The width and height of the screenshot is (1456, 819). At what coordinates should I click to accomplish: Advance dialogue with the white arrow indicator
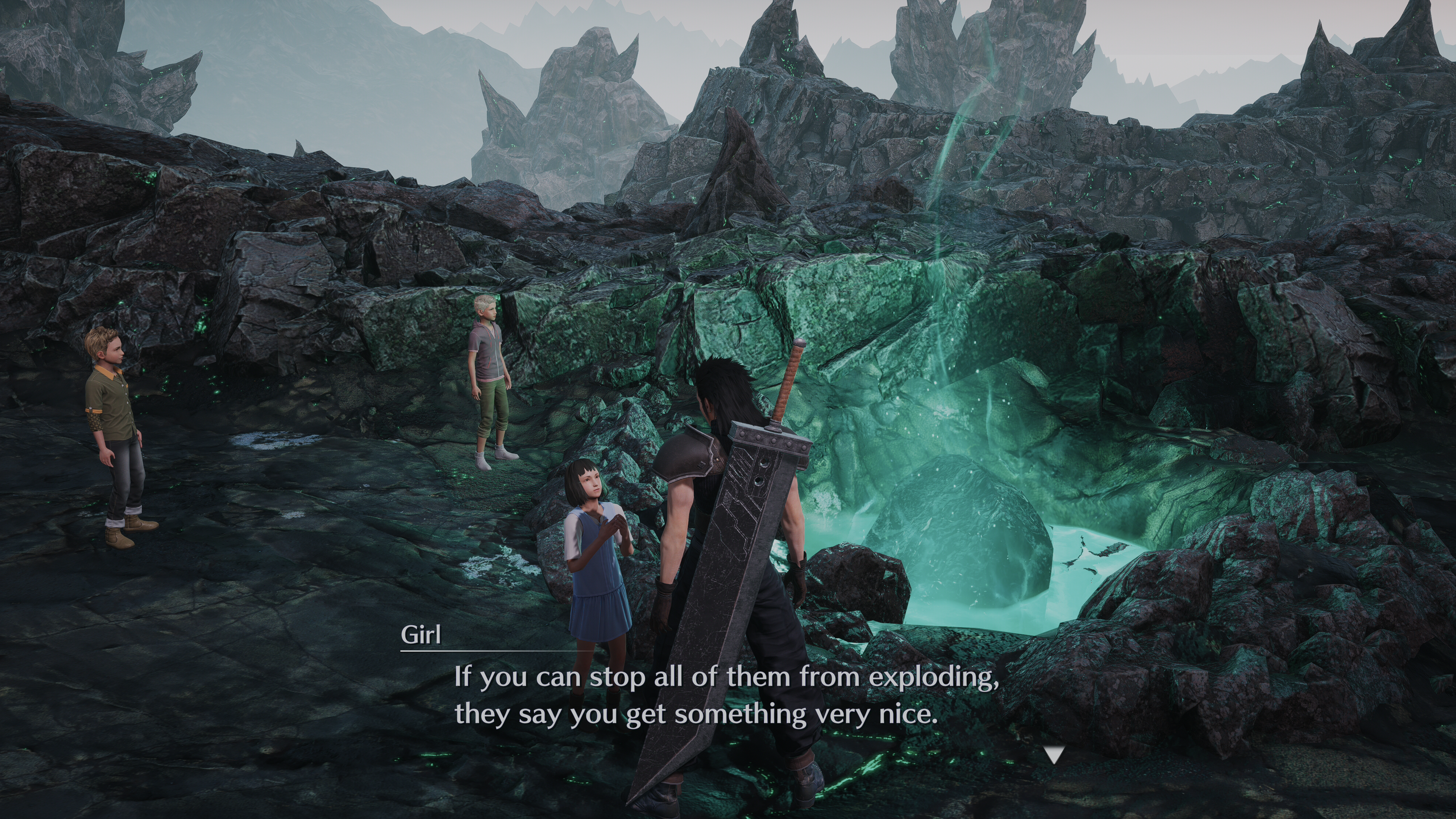pos(1054,755)
